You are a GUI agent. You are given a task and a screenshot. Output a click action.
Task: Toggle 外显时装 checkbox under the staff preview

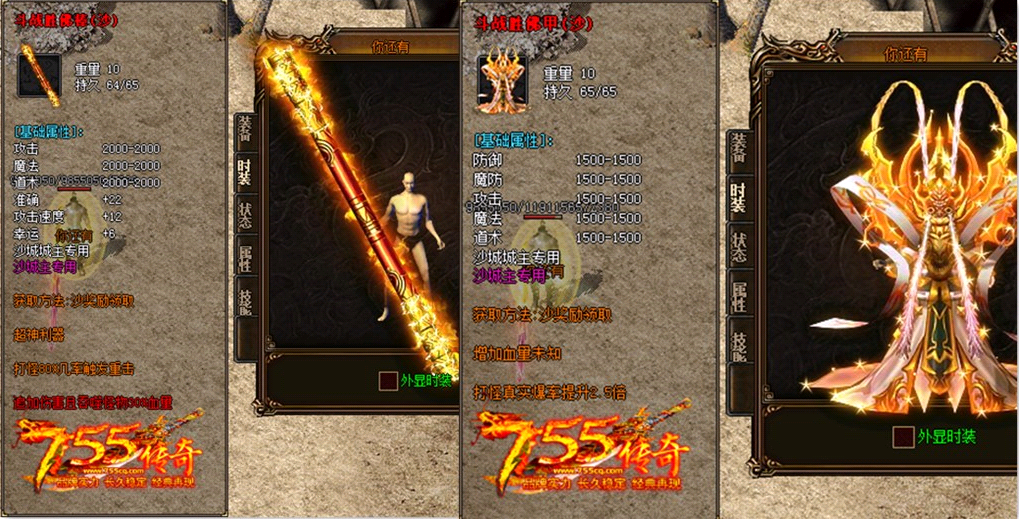[388, 381]
